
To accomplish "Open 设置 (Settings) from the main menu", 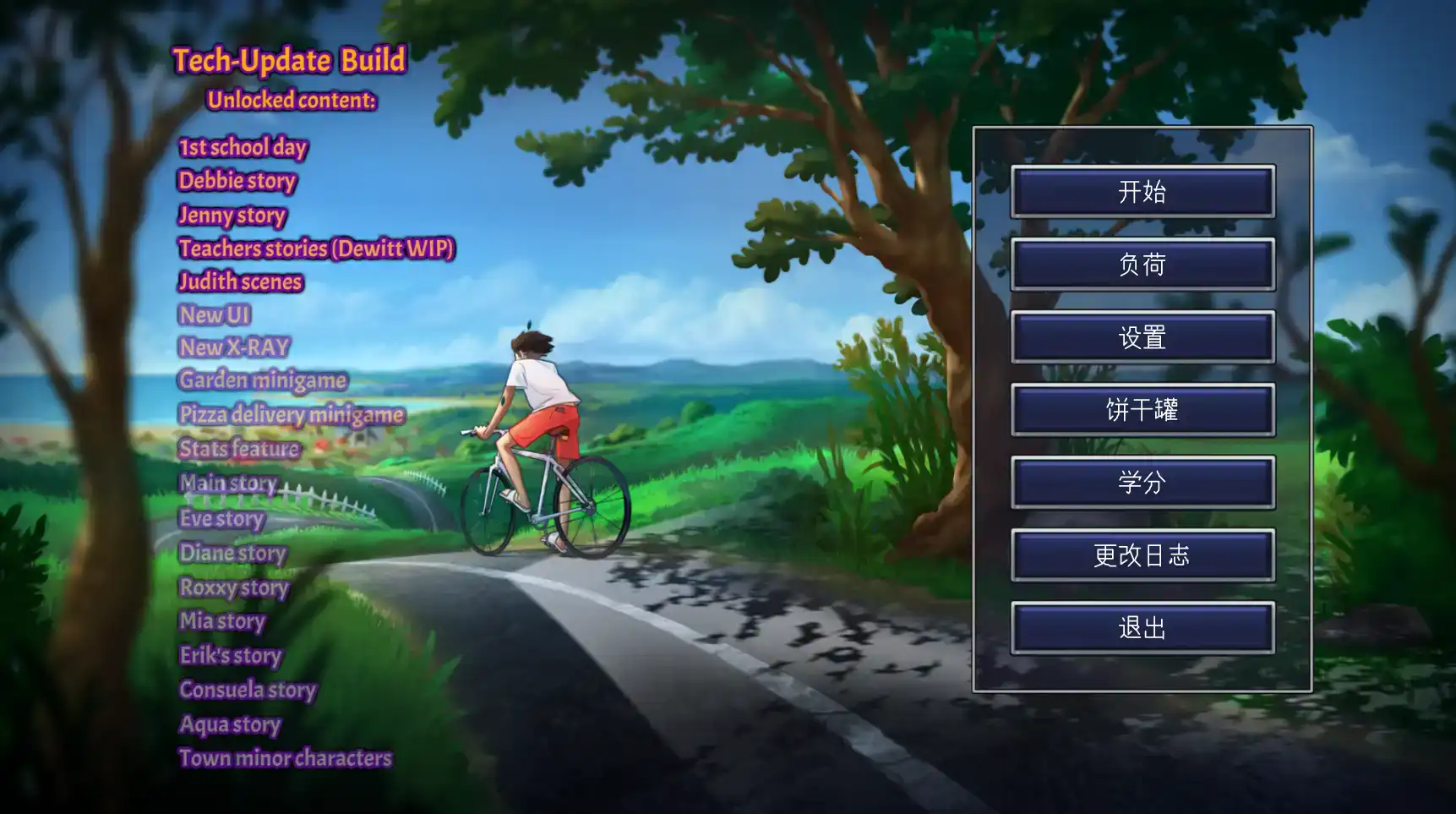I will [x=1142, y=337].
